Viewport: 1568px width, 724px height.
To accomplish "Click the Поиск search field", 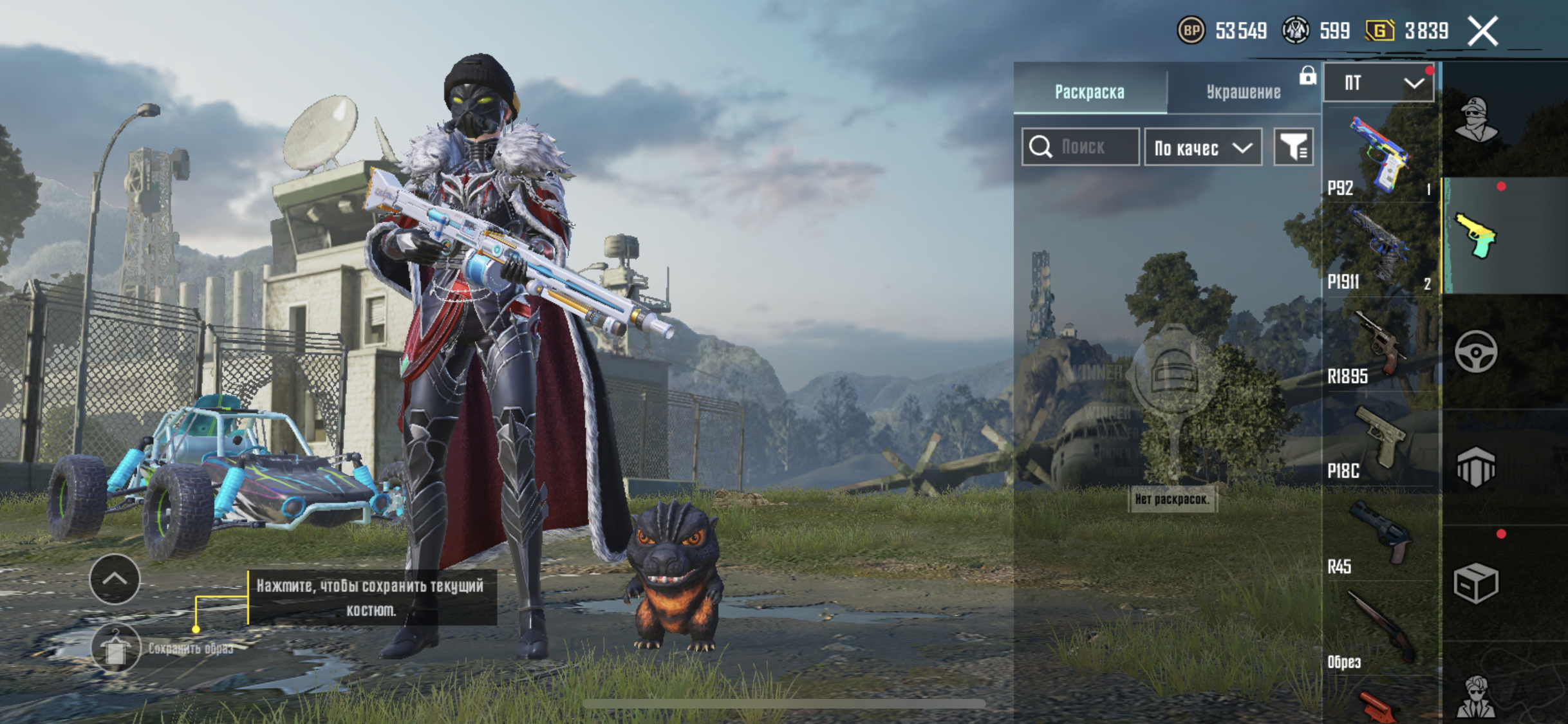I will pyautogui.click(x=1081, y=147).
